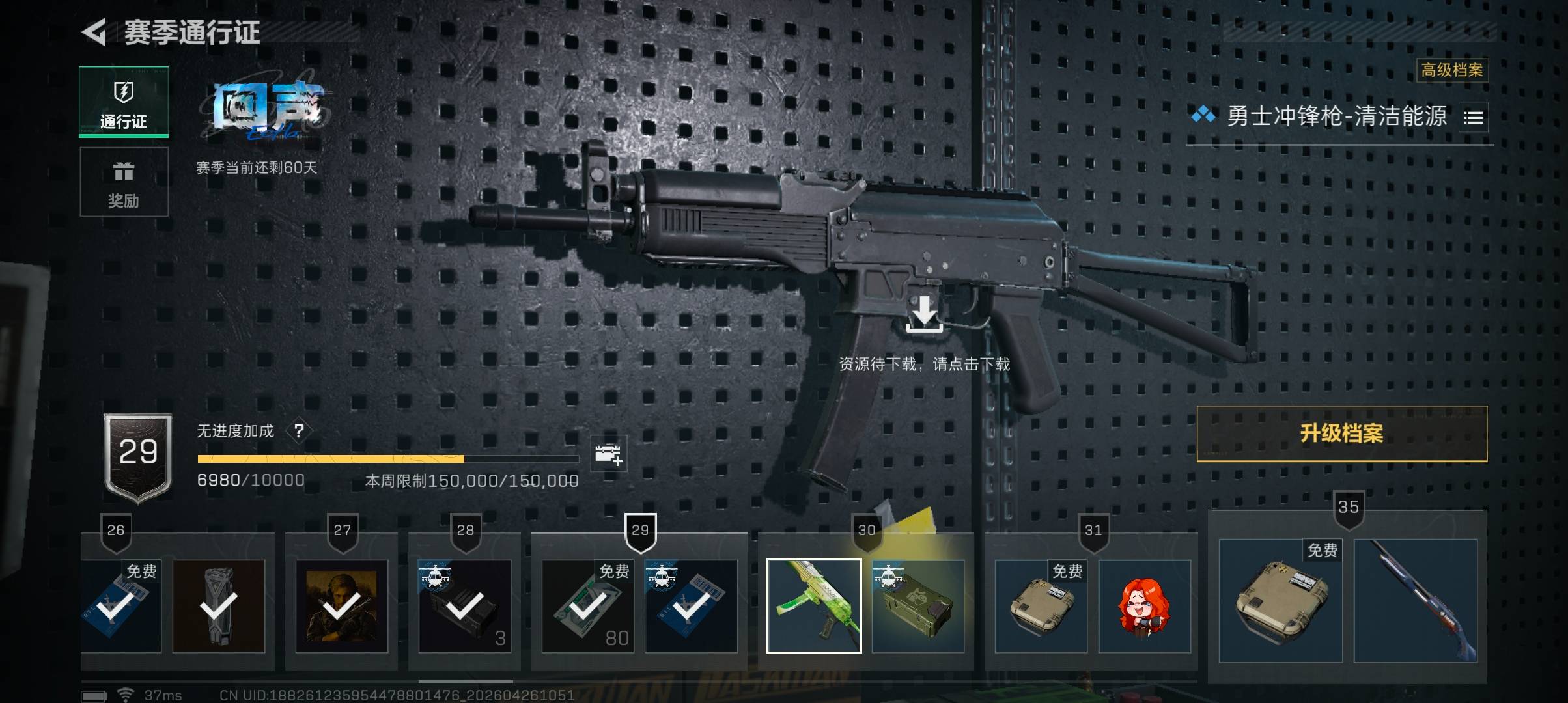
Task: Select the level 35 shotgun reward
Action: click(1415, 600)
